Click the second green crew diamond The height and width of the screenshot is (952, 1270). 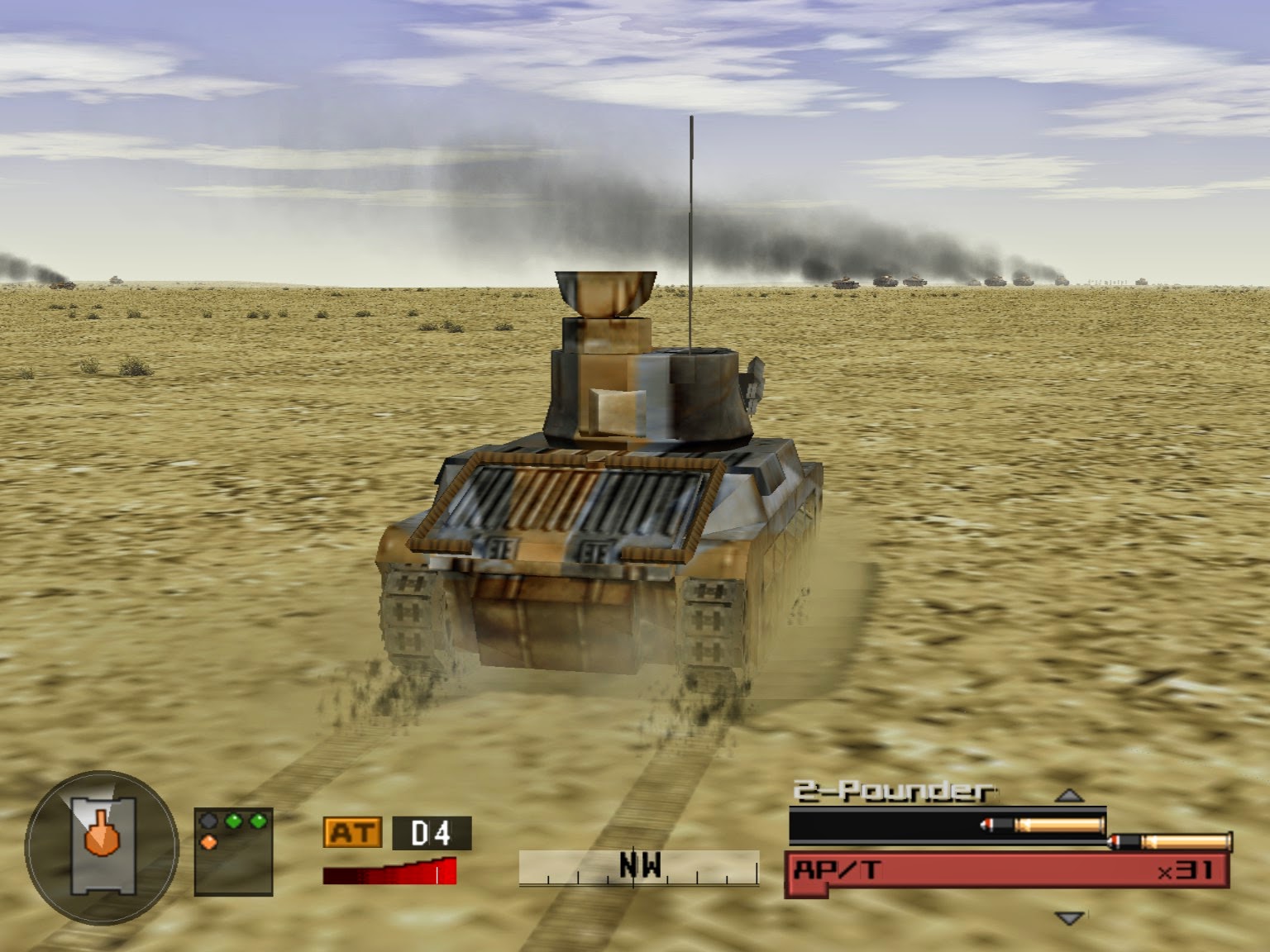(x=258, y=820)
